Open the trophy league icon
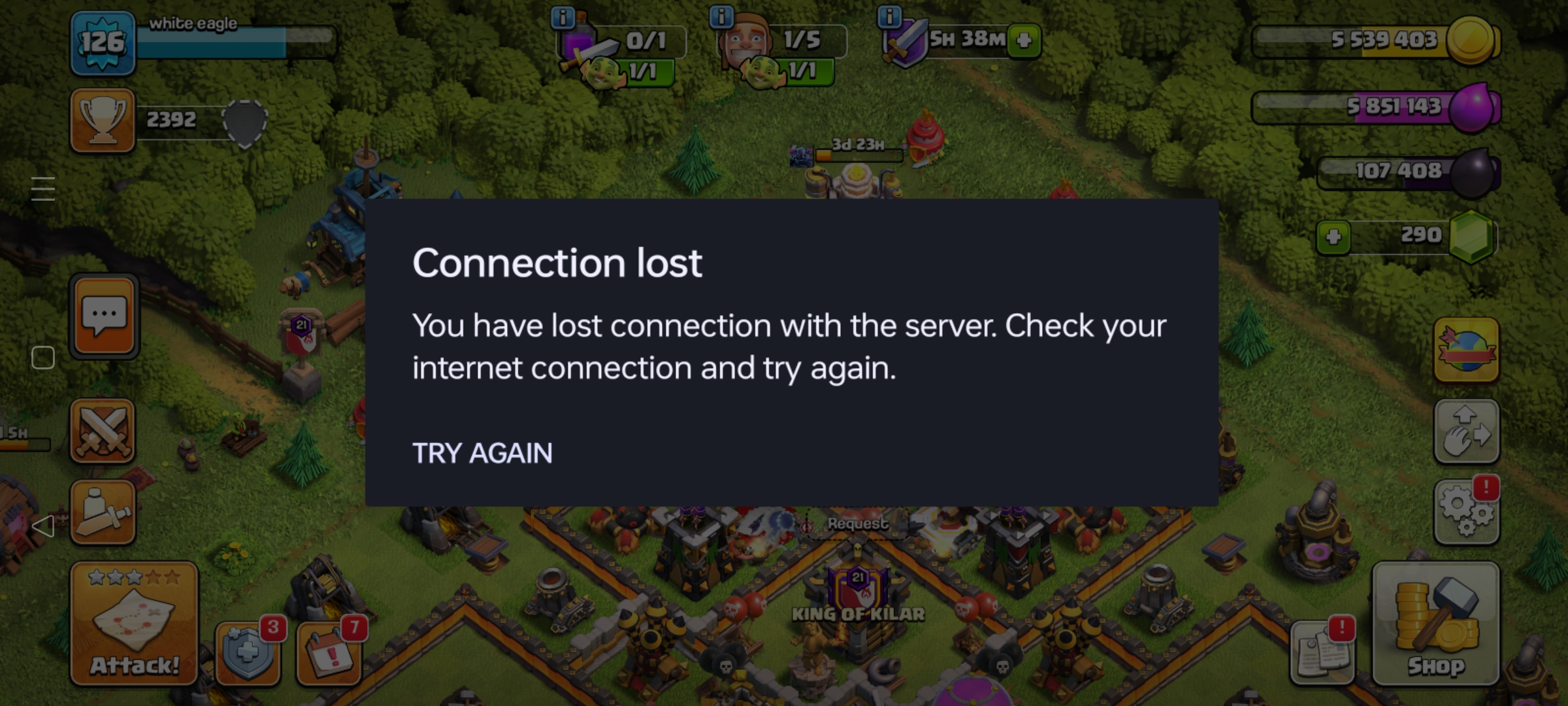The width and height of the screenshot is (1568, 706). (x=103, y=121)
